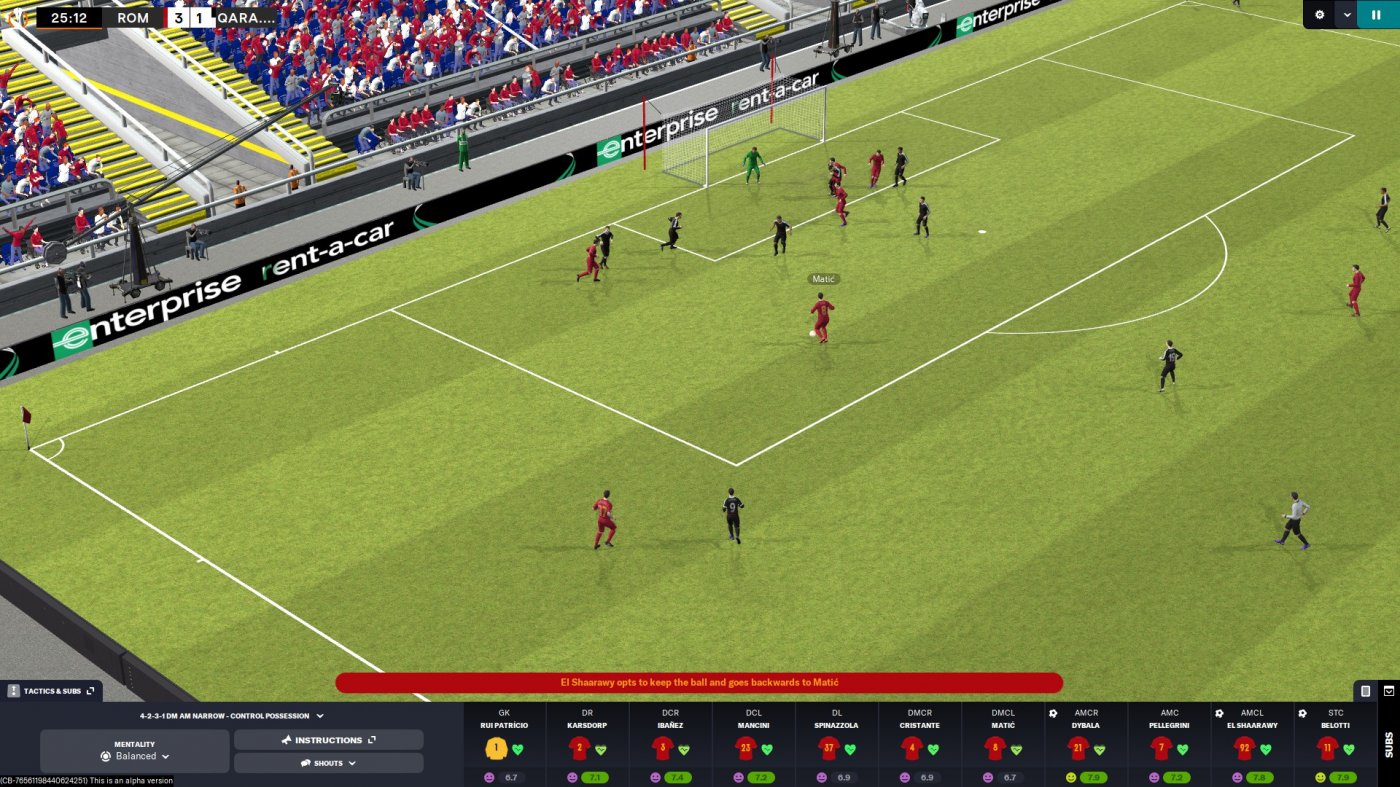Click the touchline tablet icon near Subs
This screenshot has width=1400, height=787.
point(1364,692)
